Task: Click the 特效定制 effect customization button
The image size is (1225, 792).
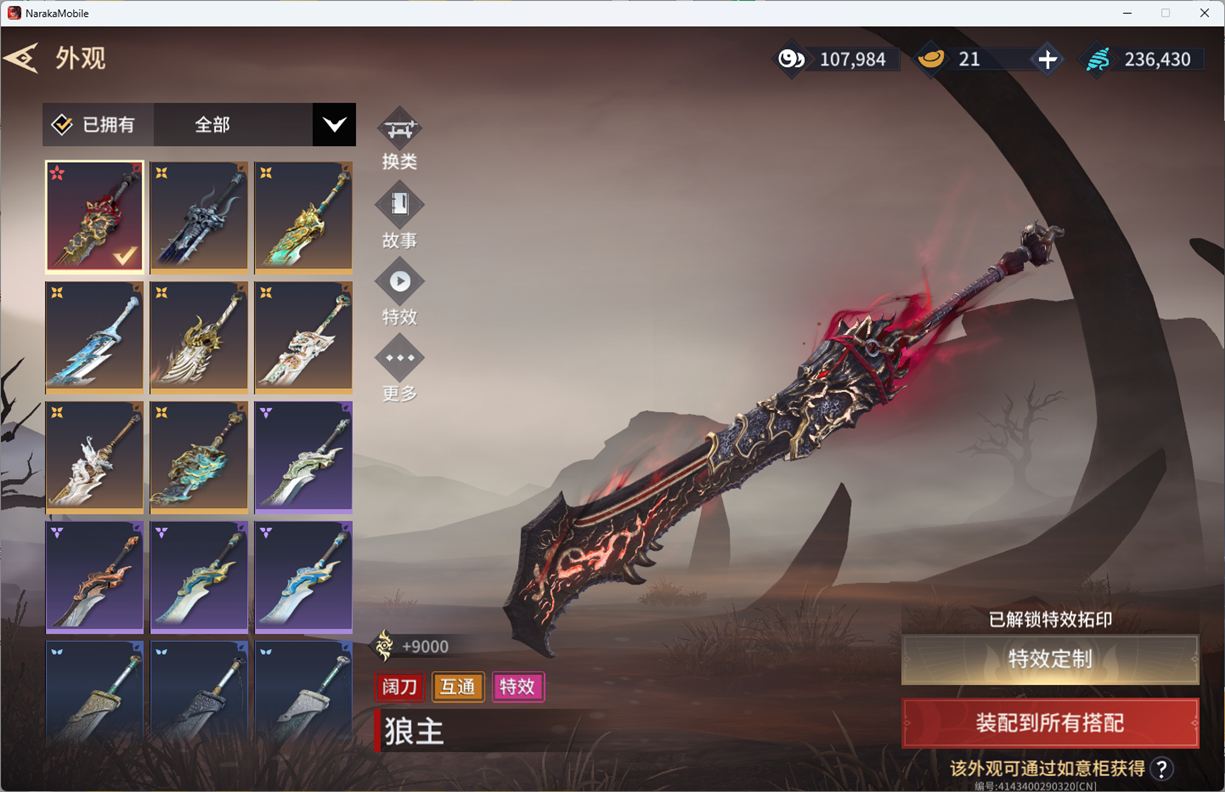Action: coord(1049,659)
